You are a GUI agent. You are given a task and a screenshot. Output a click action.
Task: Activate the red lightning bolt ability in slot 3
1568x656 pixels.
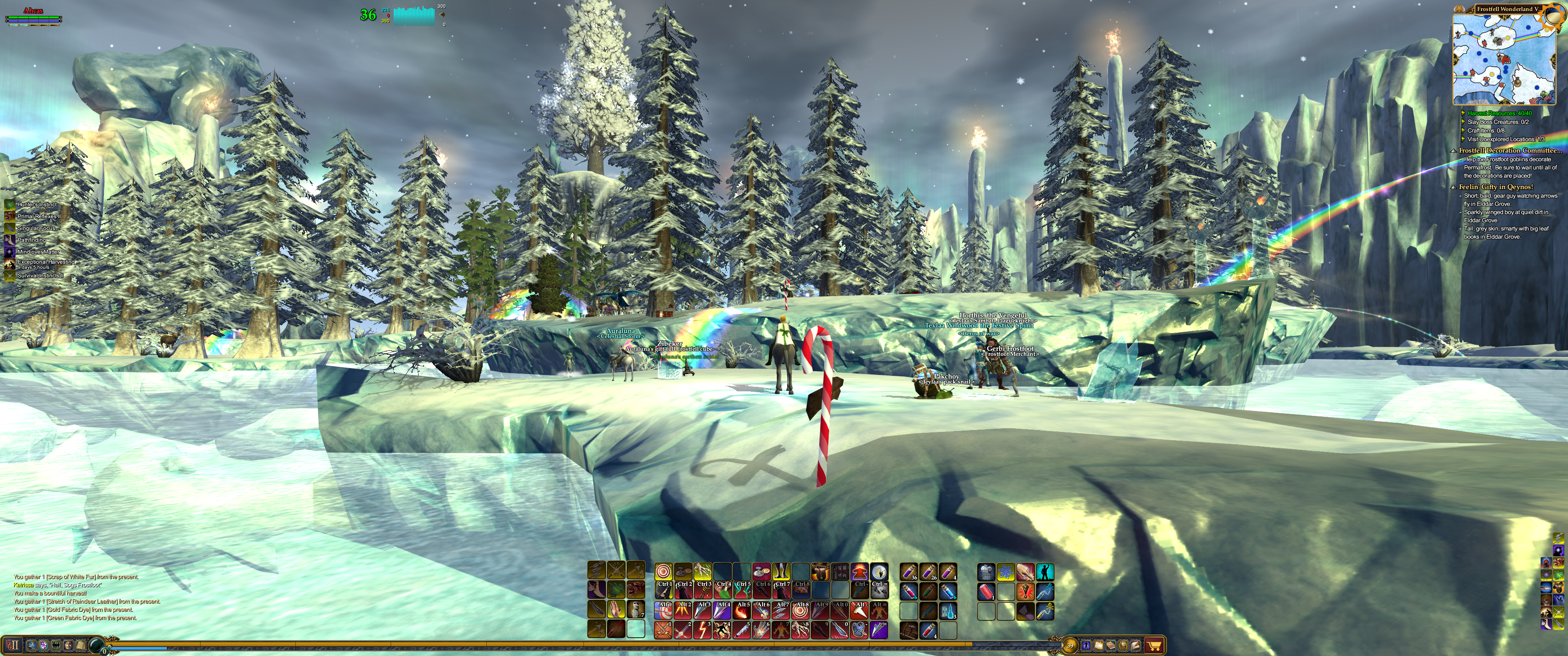[702, 629]
